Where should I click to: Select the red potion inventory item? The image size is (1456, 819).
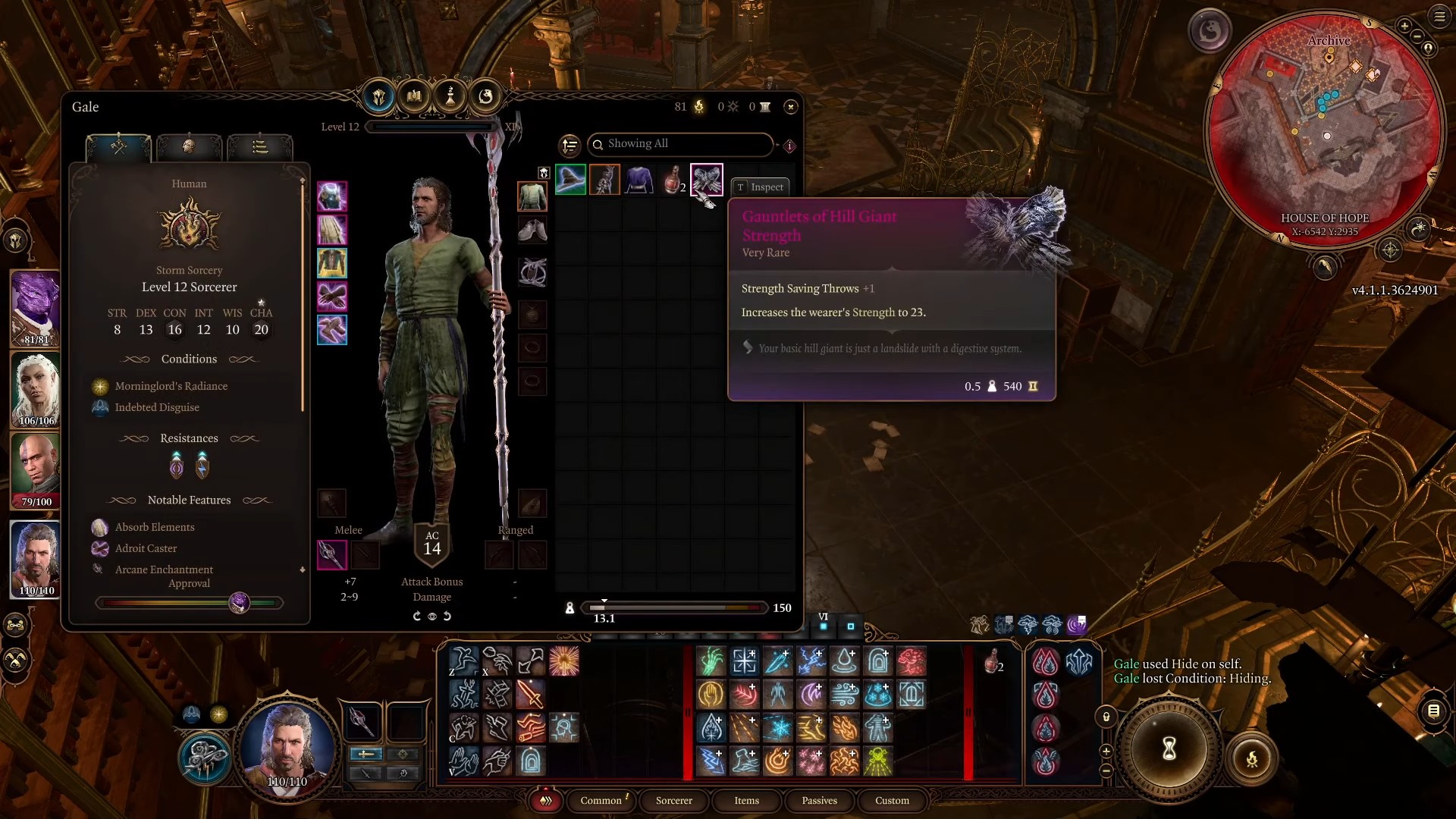coord(673,180)
